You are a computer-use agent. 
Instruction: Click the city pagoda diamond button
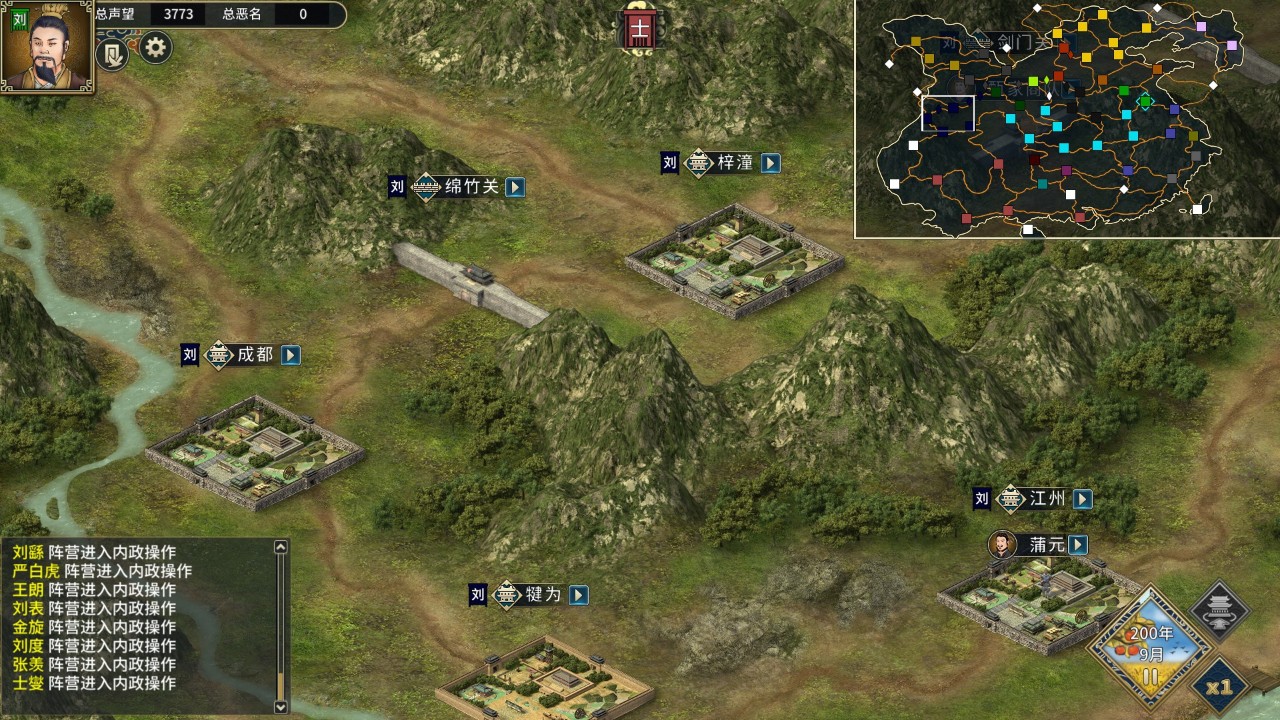point(1220,610)
